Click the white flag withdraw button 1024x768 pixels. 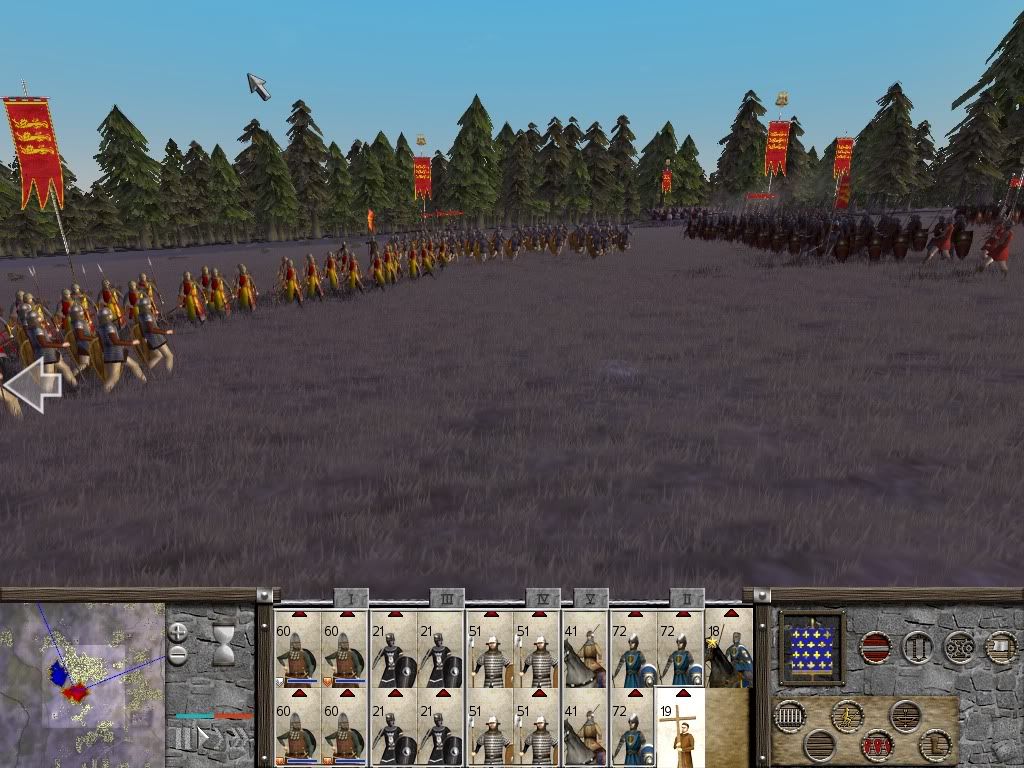(x=1001, y=648)
